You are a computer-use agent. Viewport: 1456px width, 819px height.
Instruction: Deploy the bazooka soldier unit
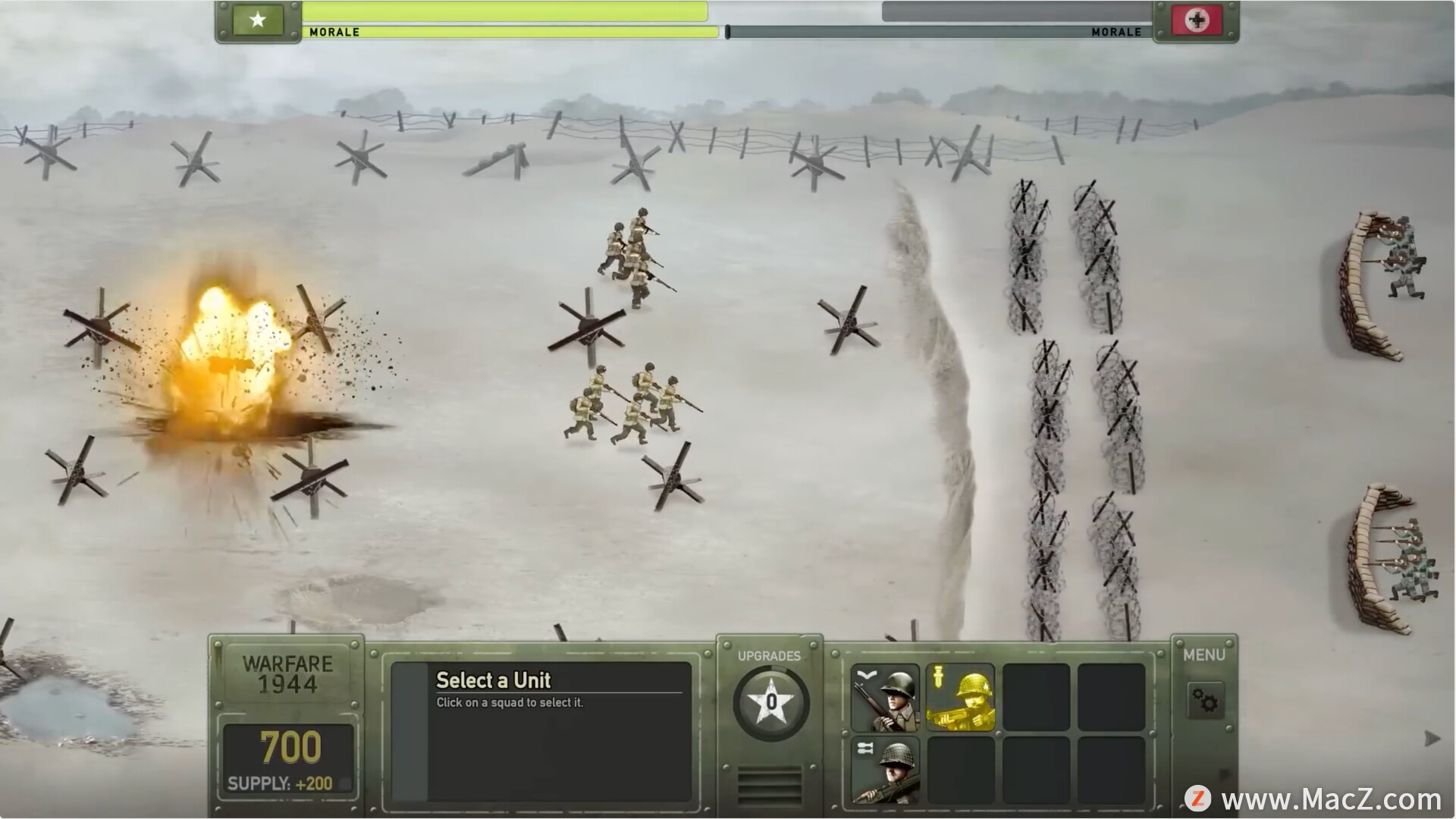885,769
